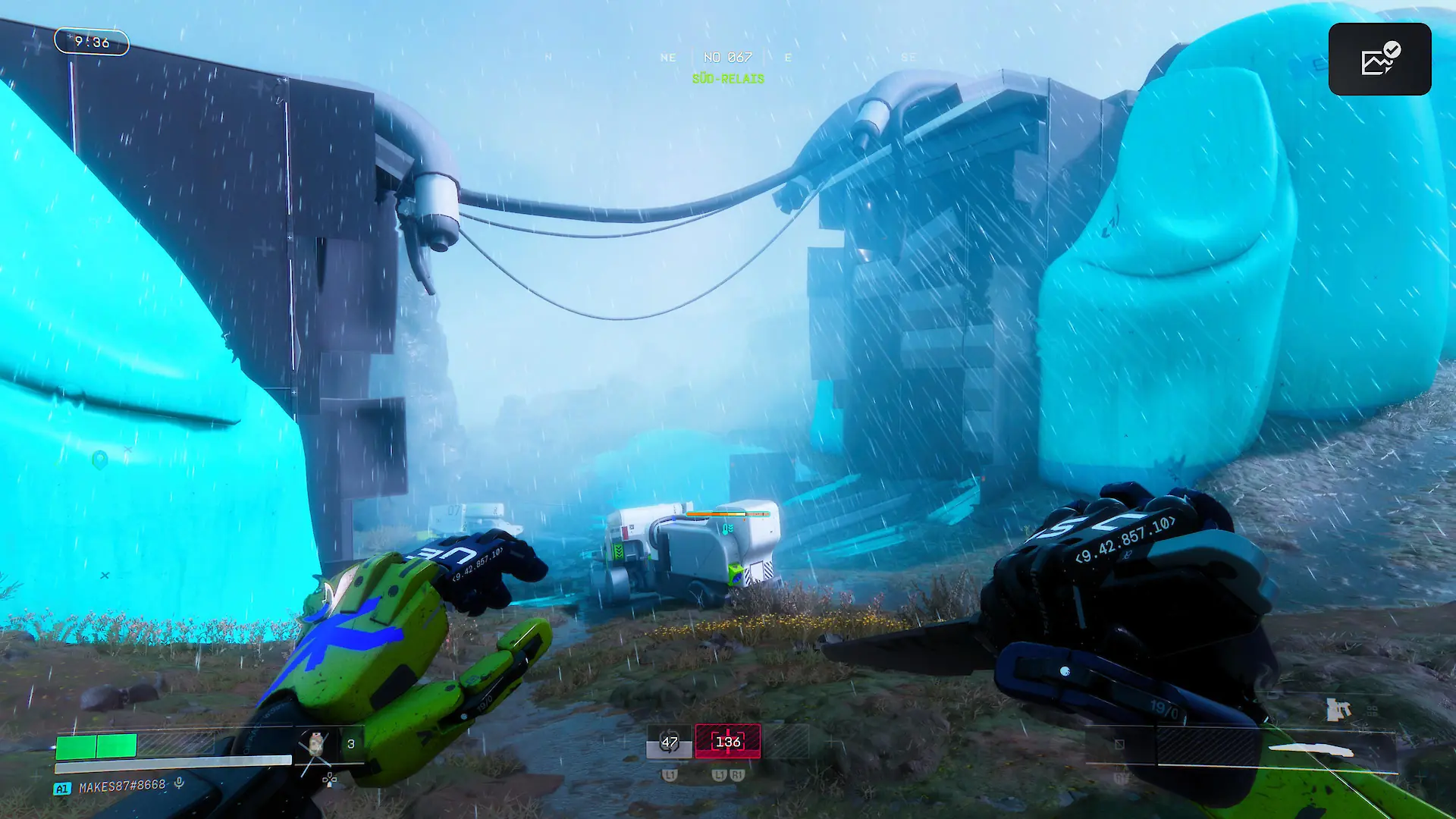Select the consumable item slot with count 3
Image resolution: width=1456 pixels, height=819 pixels.
[x=328, y=744]
